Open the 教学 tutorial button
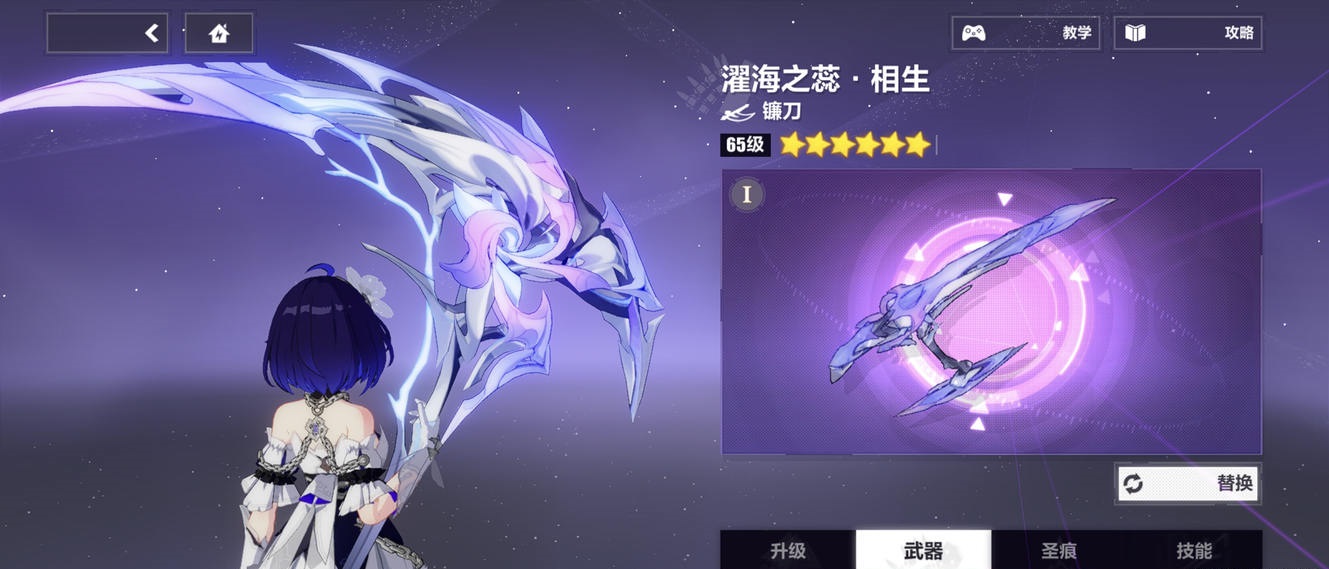1329x569 pixels. [1025, 33]
